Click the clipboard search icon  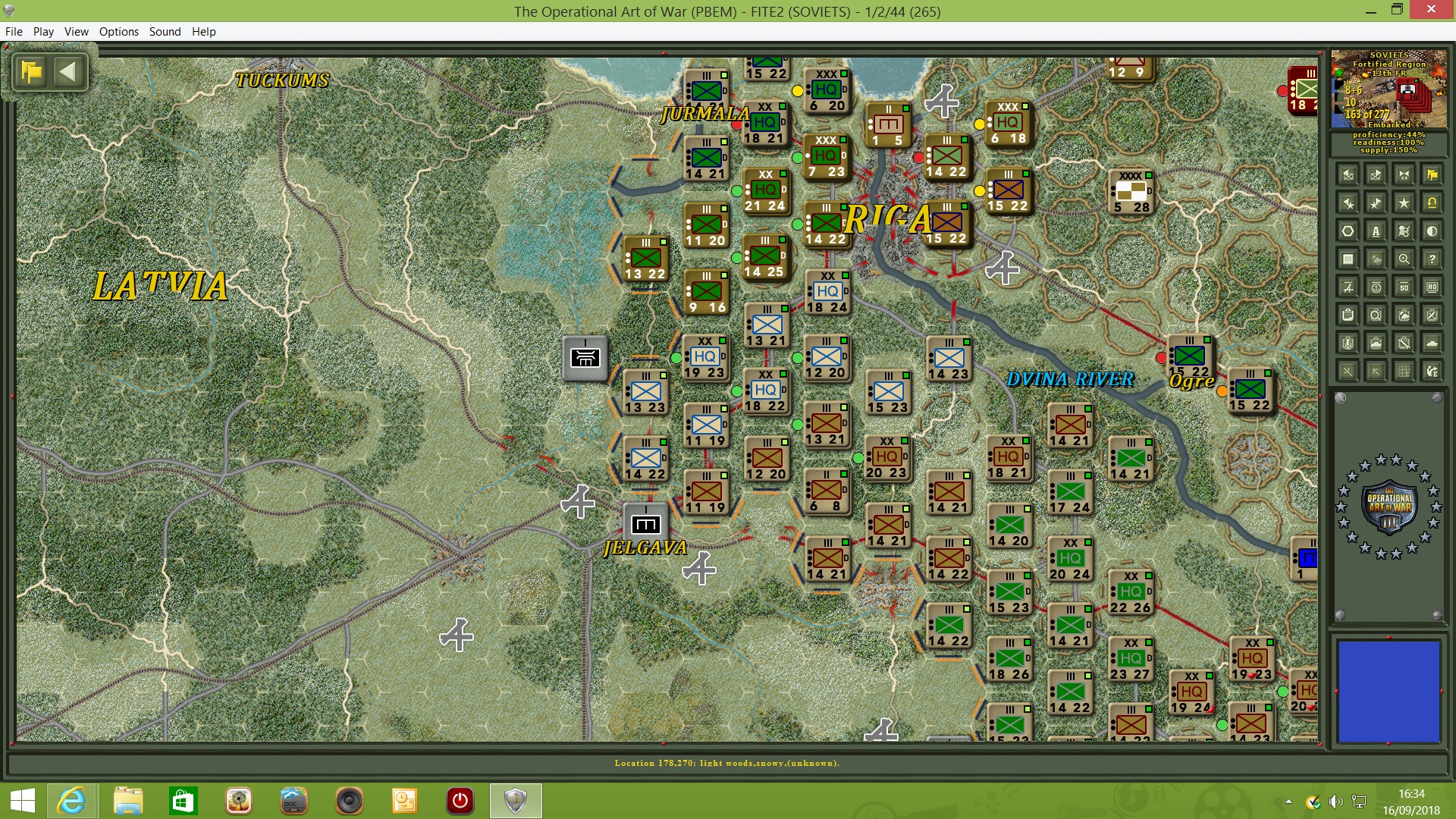1376,315
